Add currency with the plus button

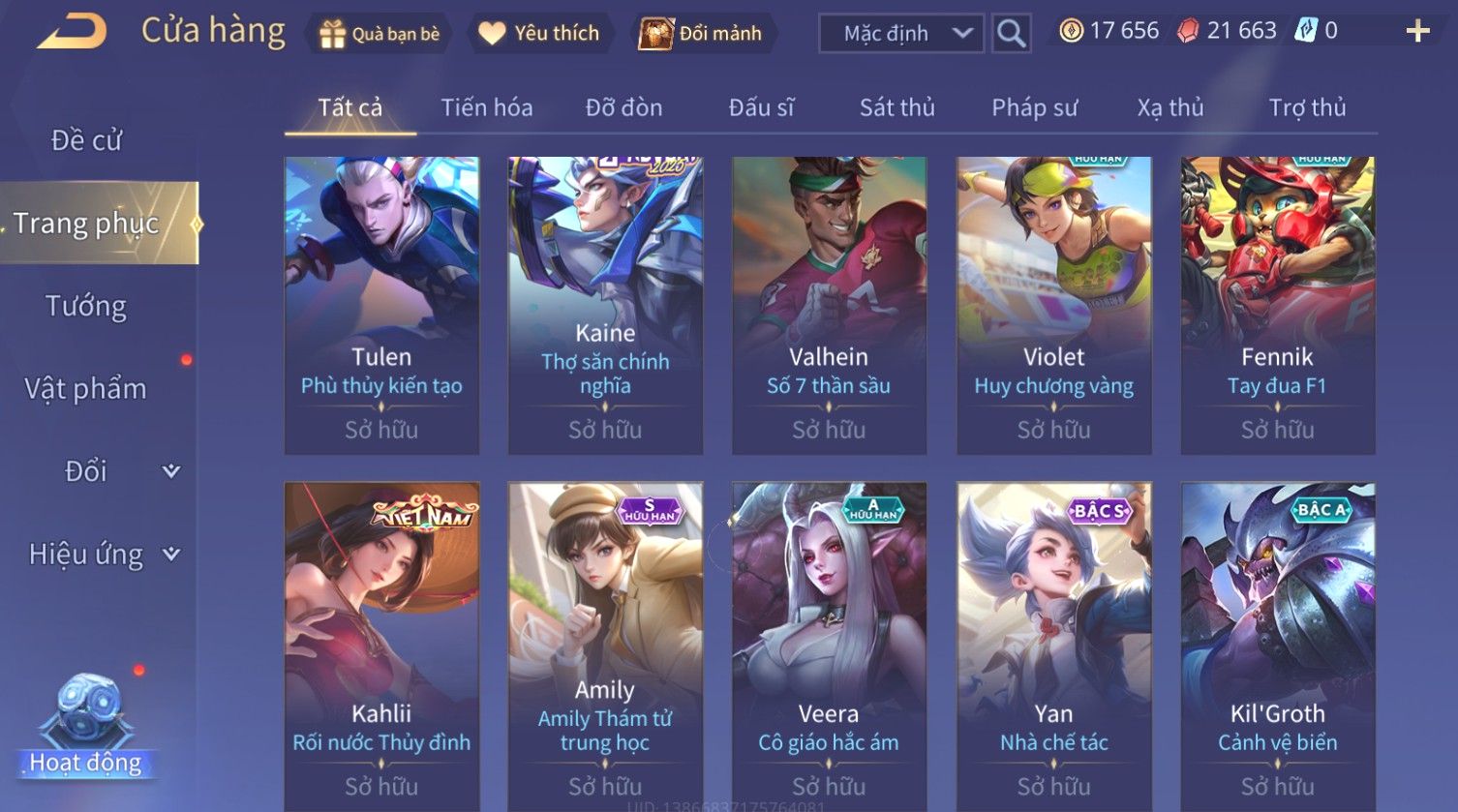[1417, 32]
